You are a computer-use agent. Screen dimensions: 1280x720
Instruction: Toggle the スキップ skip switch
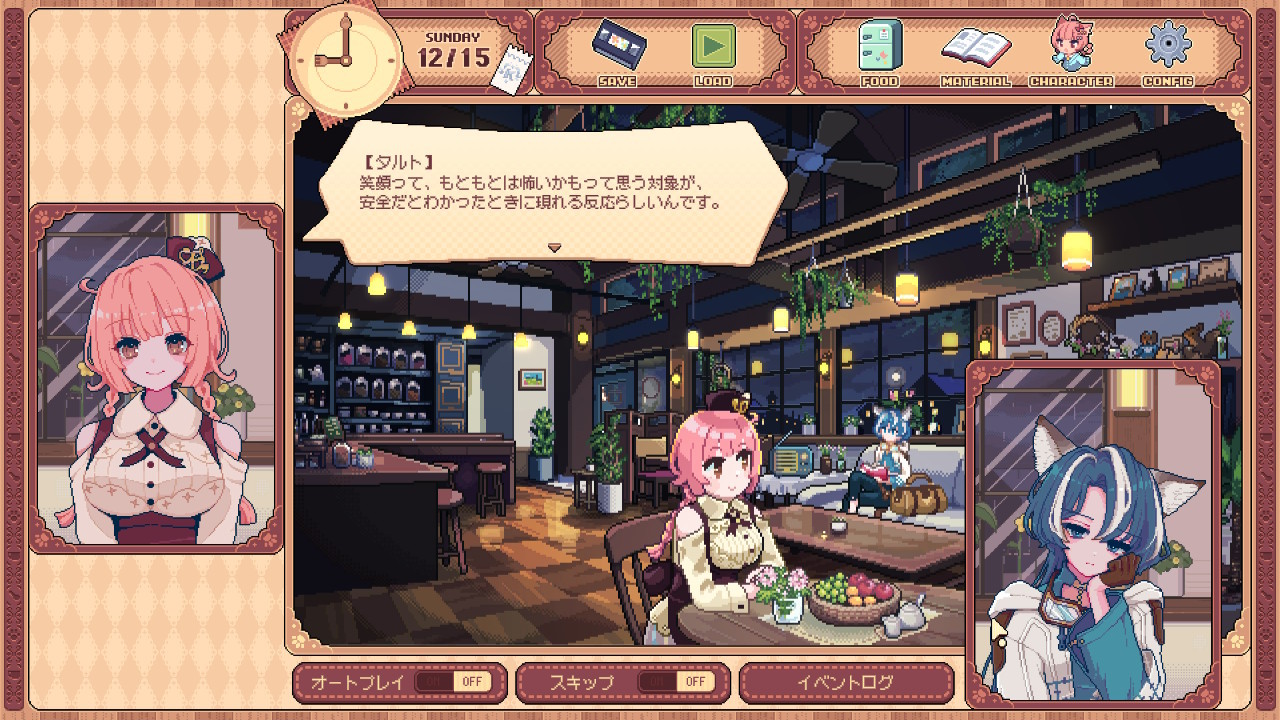(674, 682)
